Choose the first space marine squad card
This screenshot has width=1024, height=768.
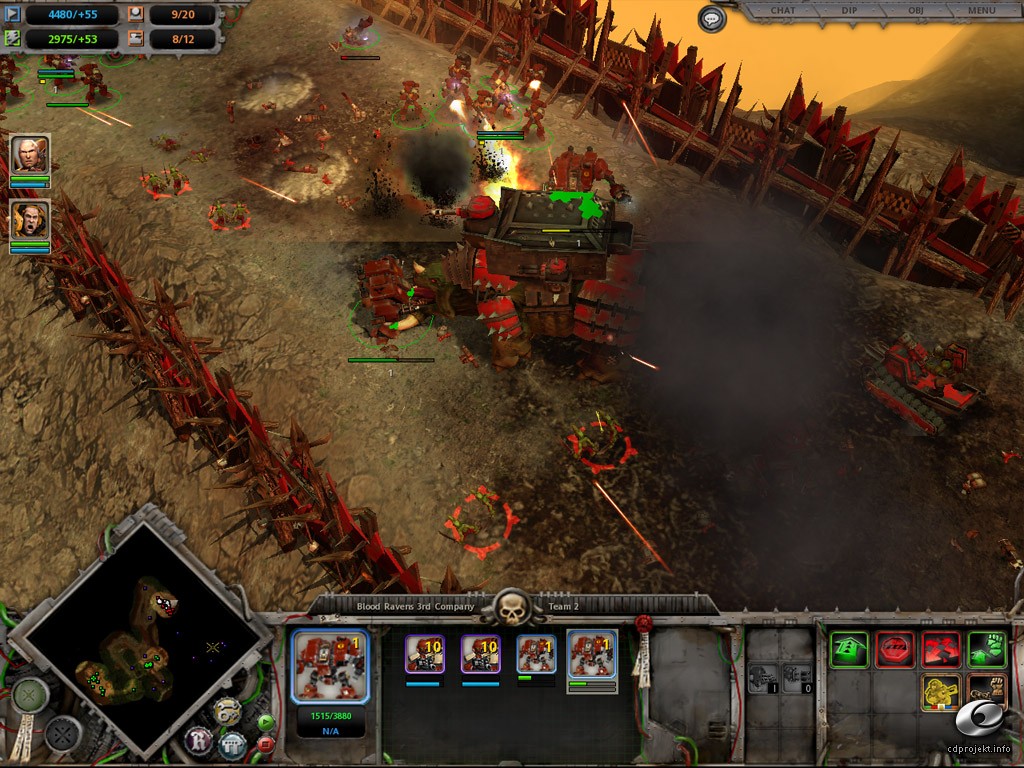tap(425, 655)
